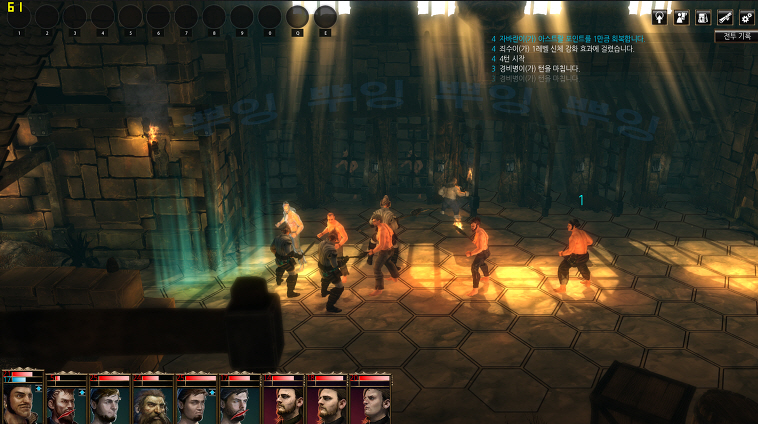Viewport: 758px width, 424px height.
Task: Open the character figure icon
Action: [x=682, y=17]
